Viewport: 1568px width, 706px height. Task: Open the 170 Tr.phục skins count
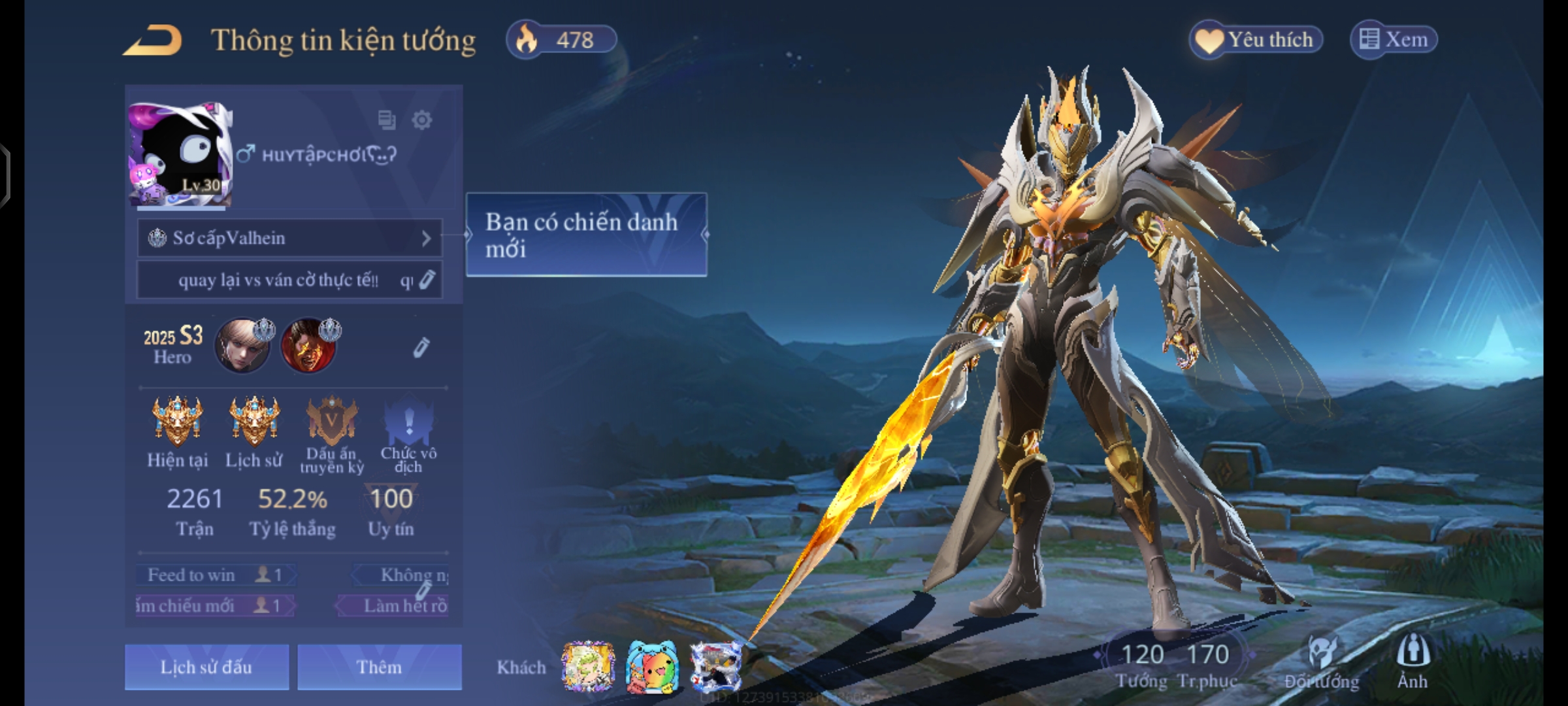pos(1207,665)
